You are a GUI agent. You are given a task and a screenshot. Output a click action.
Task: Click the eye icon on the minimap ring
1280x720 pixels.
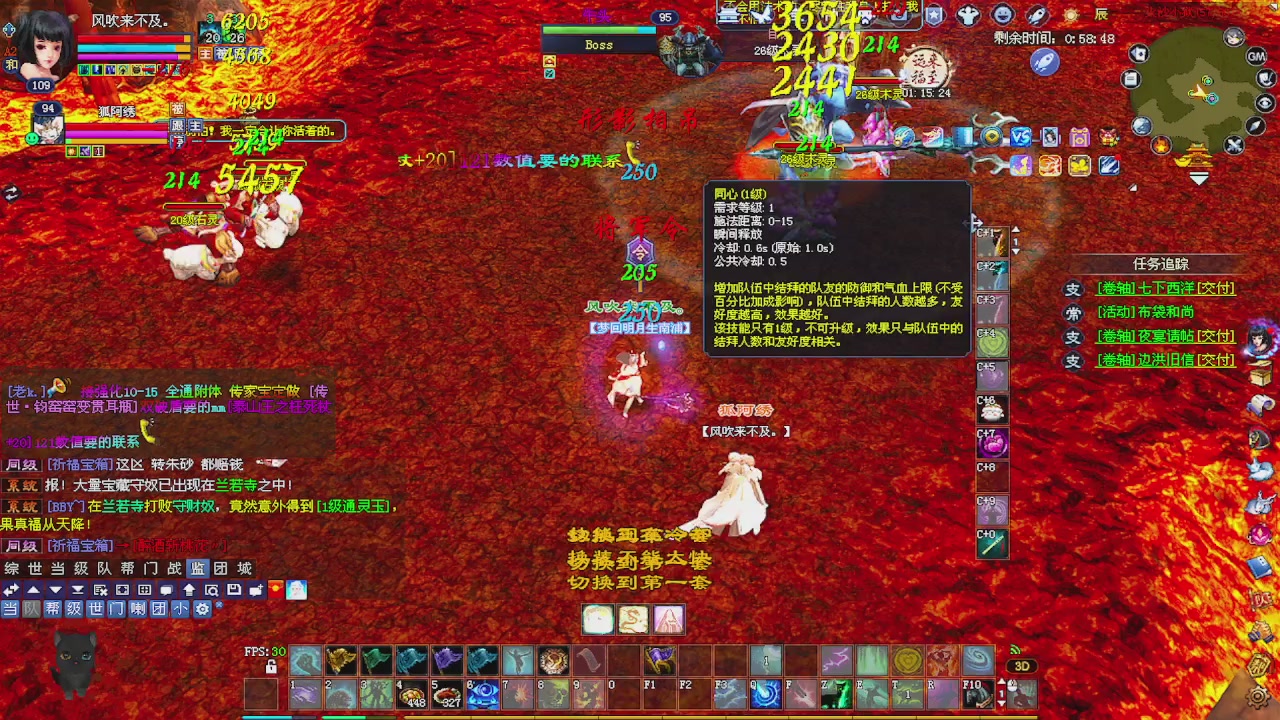click(1263, 104)
